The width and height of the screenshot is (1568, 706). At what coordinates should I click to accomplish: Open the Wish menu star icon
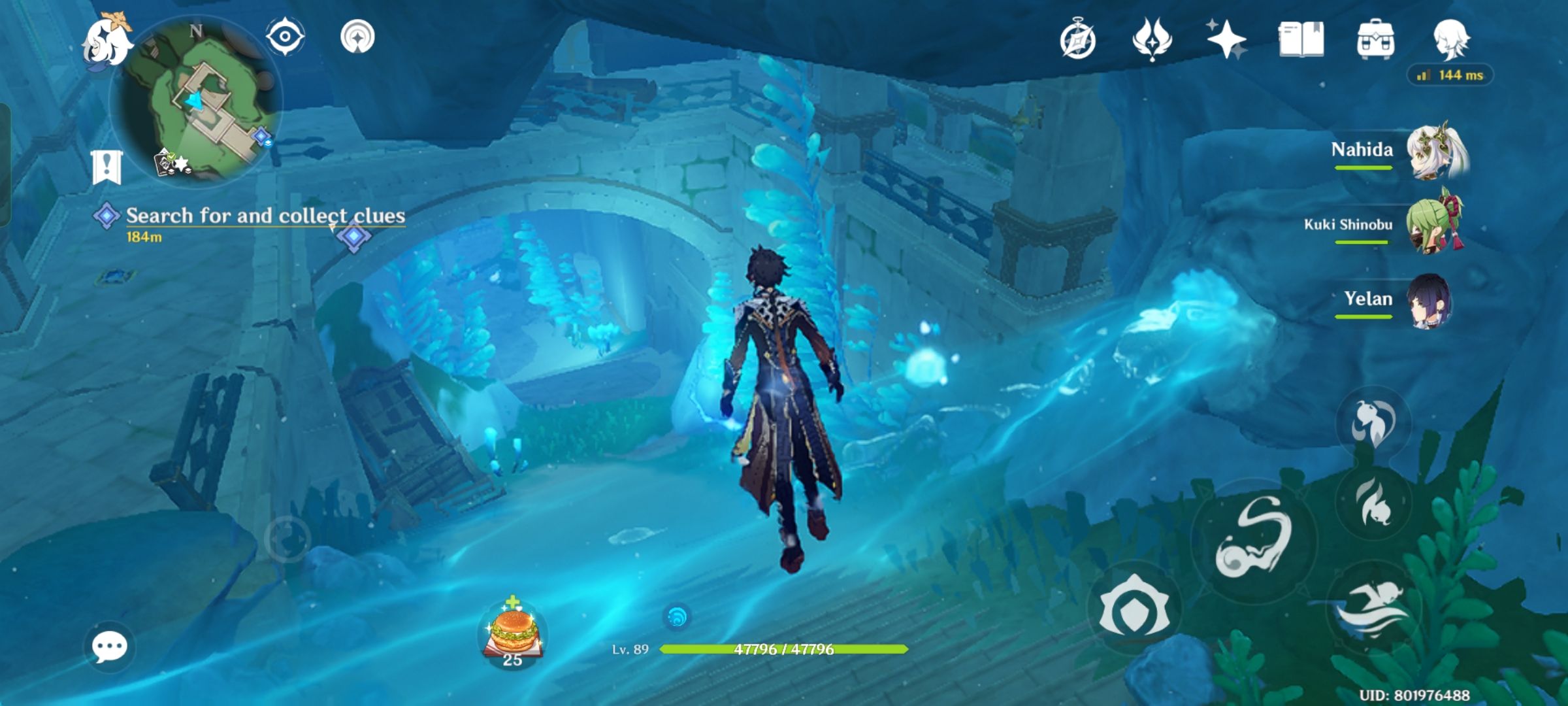pyautogui.click(x=1227, y=41)
